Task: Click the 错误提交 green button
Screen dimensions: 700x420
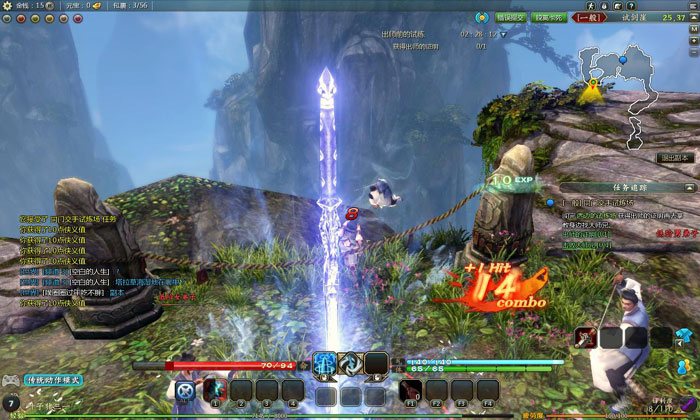Action: [512, 17]
